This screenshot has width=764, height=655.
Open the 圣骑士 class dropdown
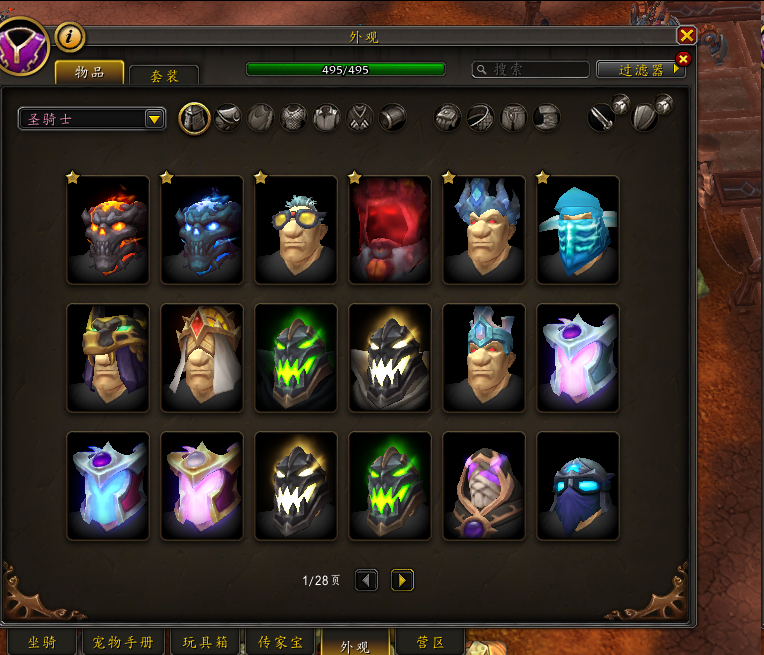[x=92, y=119]
